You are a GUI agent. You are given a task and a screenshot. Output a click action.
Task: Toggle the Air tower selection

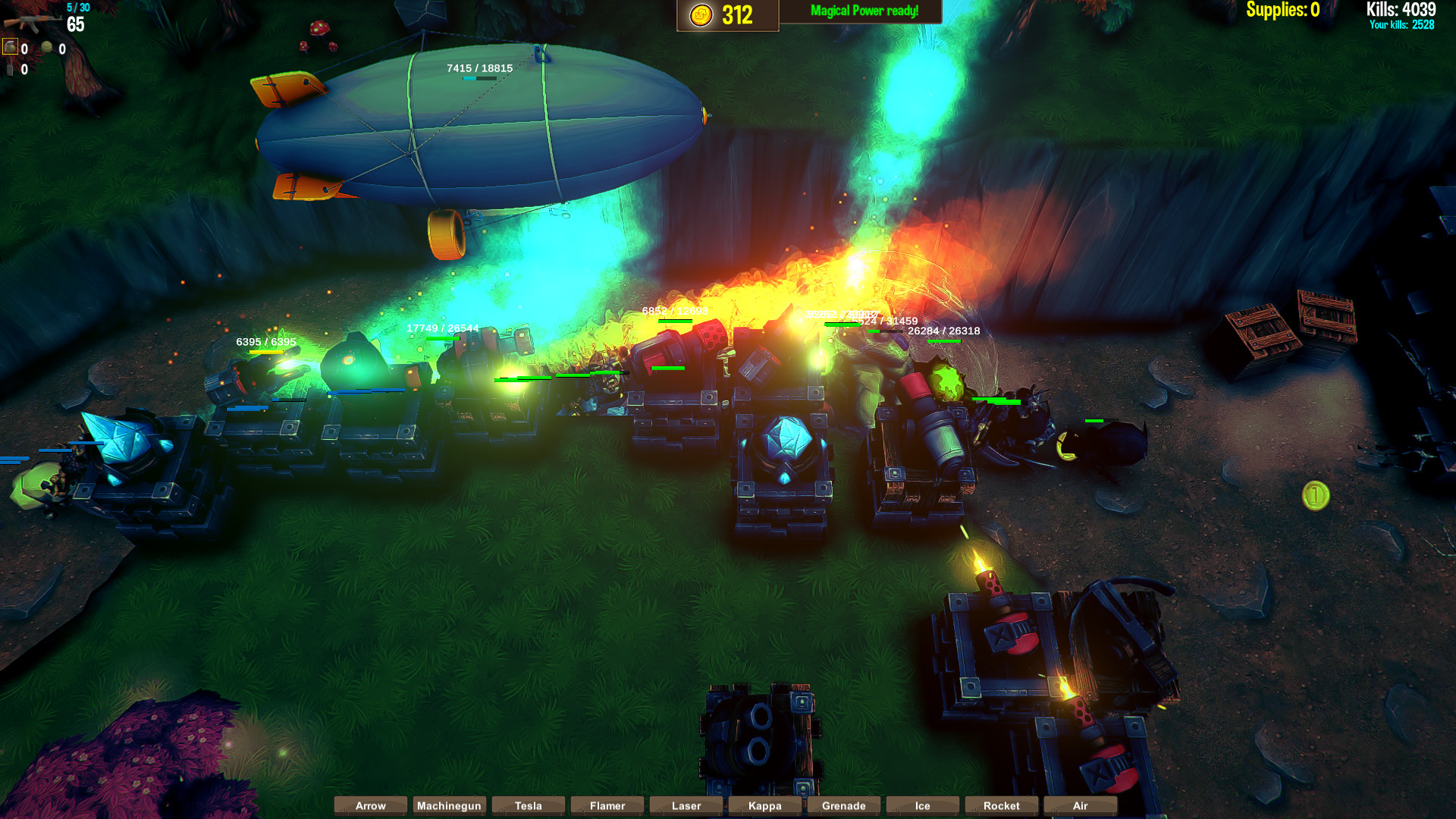[1080, 805]
